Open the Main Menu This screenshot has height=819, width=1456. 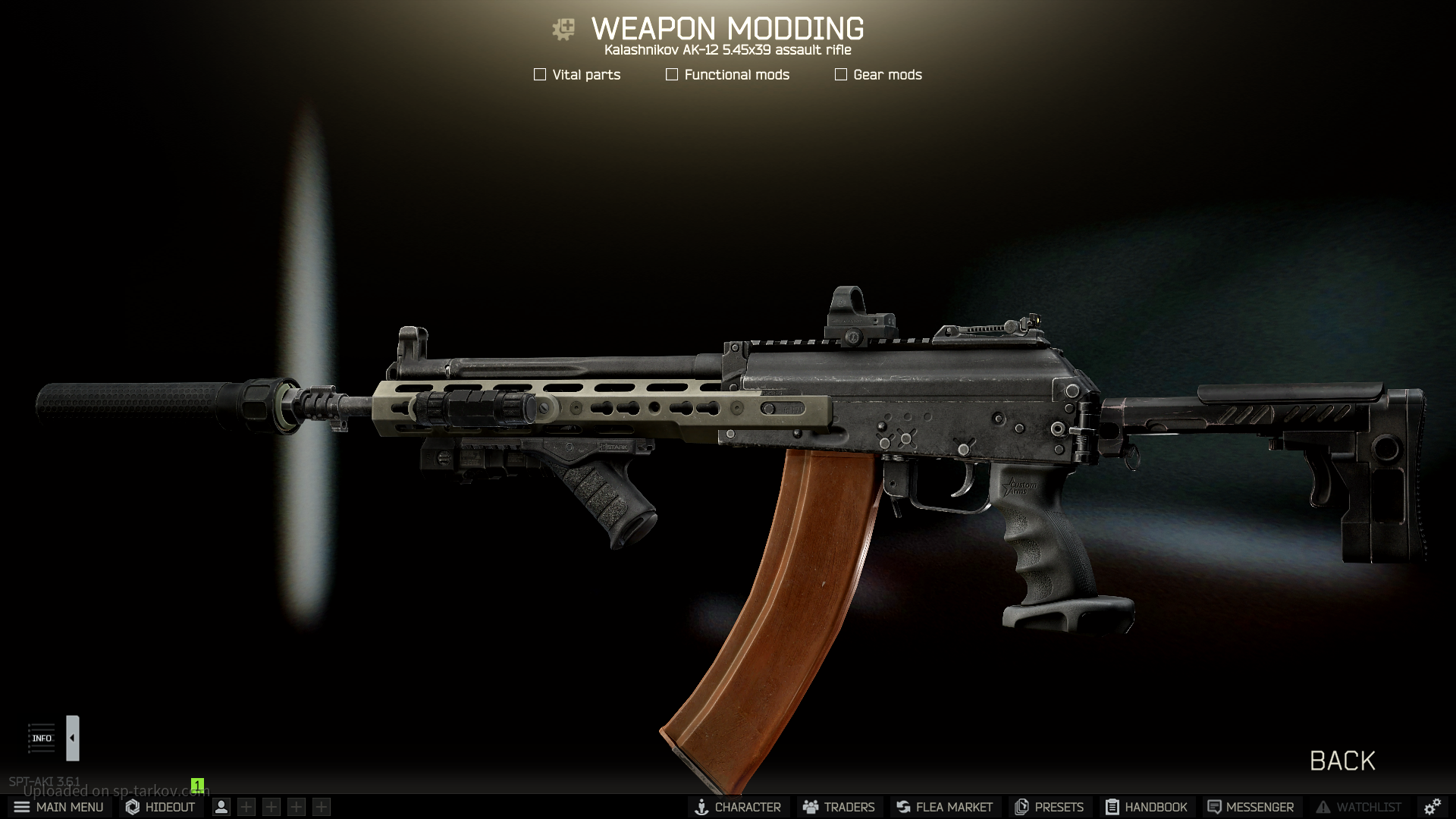pos(58,807)
